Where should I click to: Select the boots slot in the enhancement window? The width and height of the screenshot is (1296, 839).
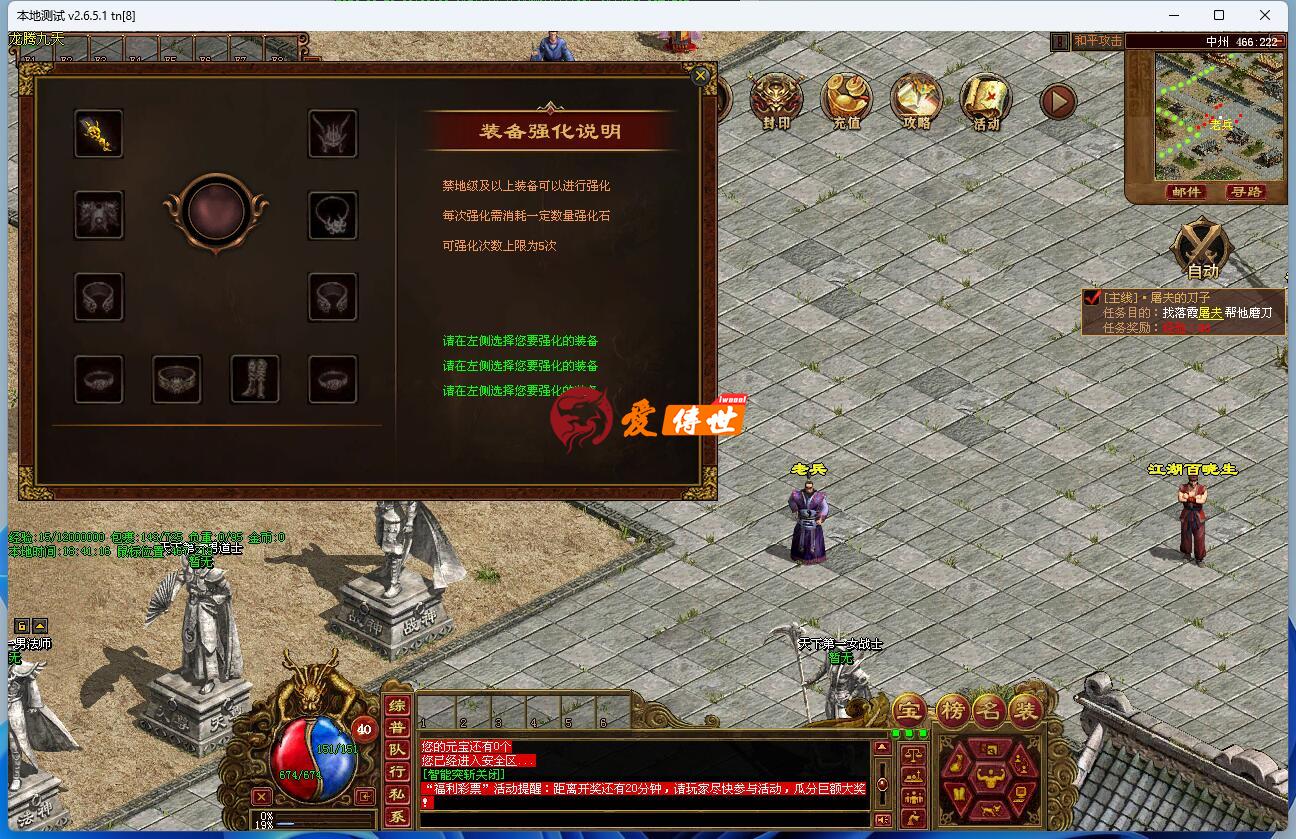[255, 380]
